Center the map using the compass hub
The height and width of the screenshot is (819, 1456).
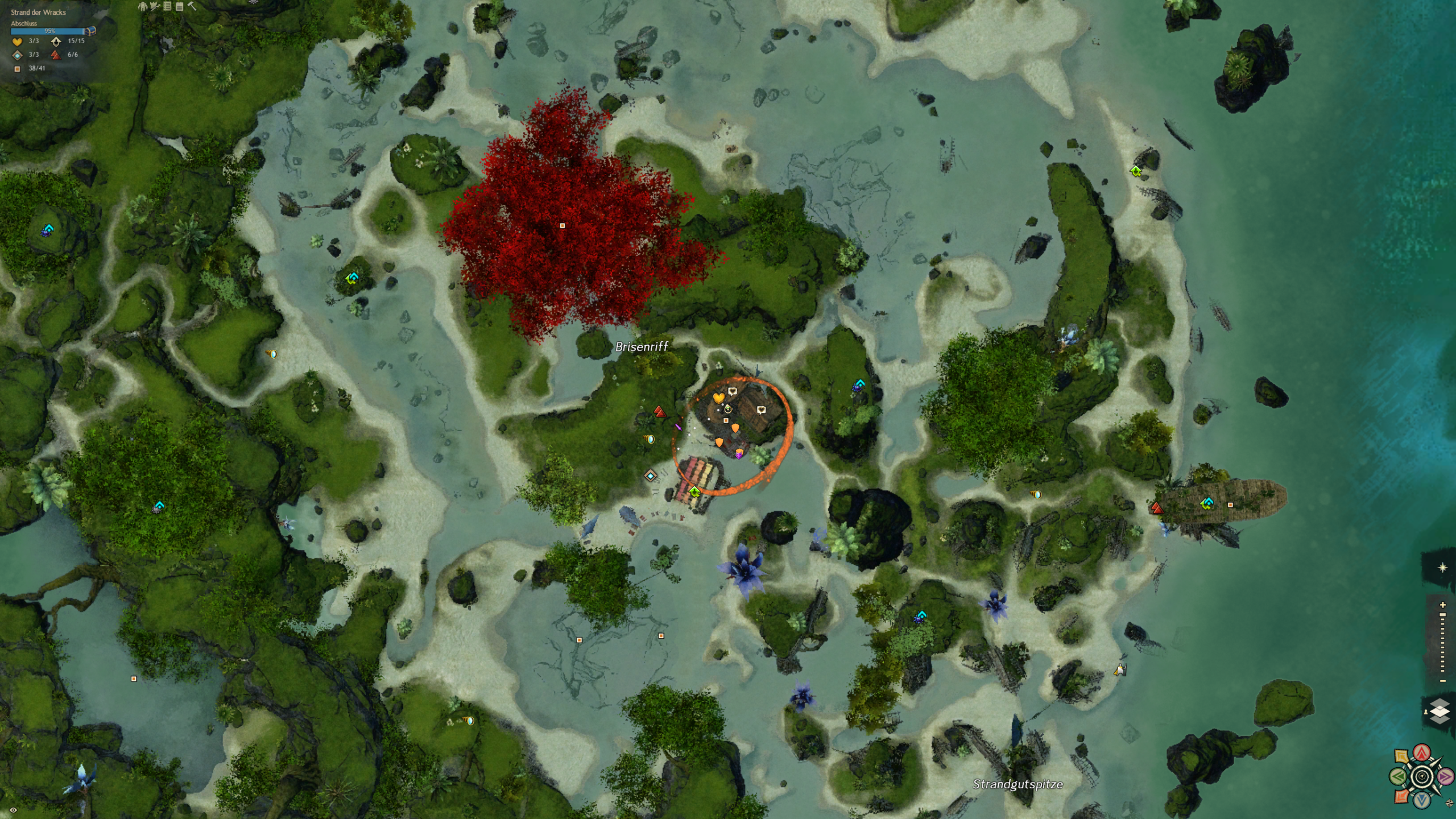coord(1422,776)
